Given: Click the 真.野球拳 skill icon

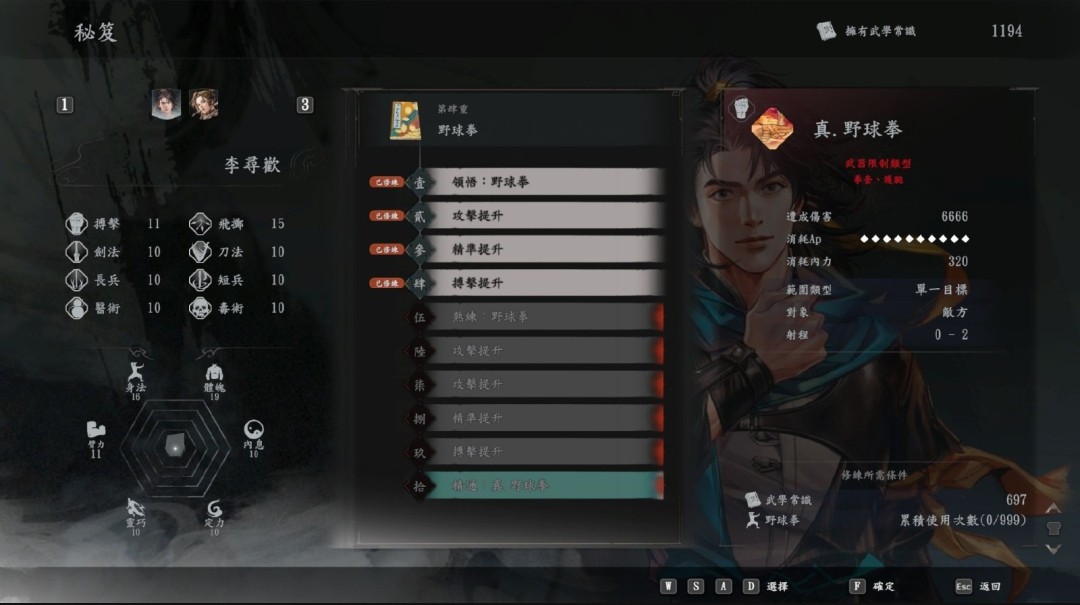Looking at the screenshot, I should tap(772, 129).
